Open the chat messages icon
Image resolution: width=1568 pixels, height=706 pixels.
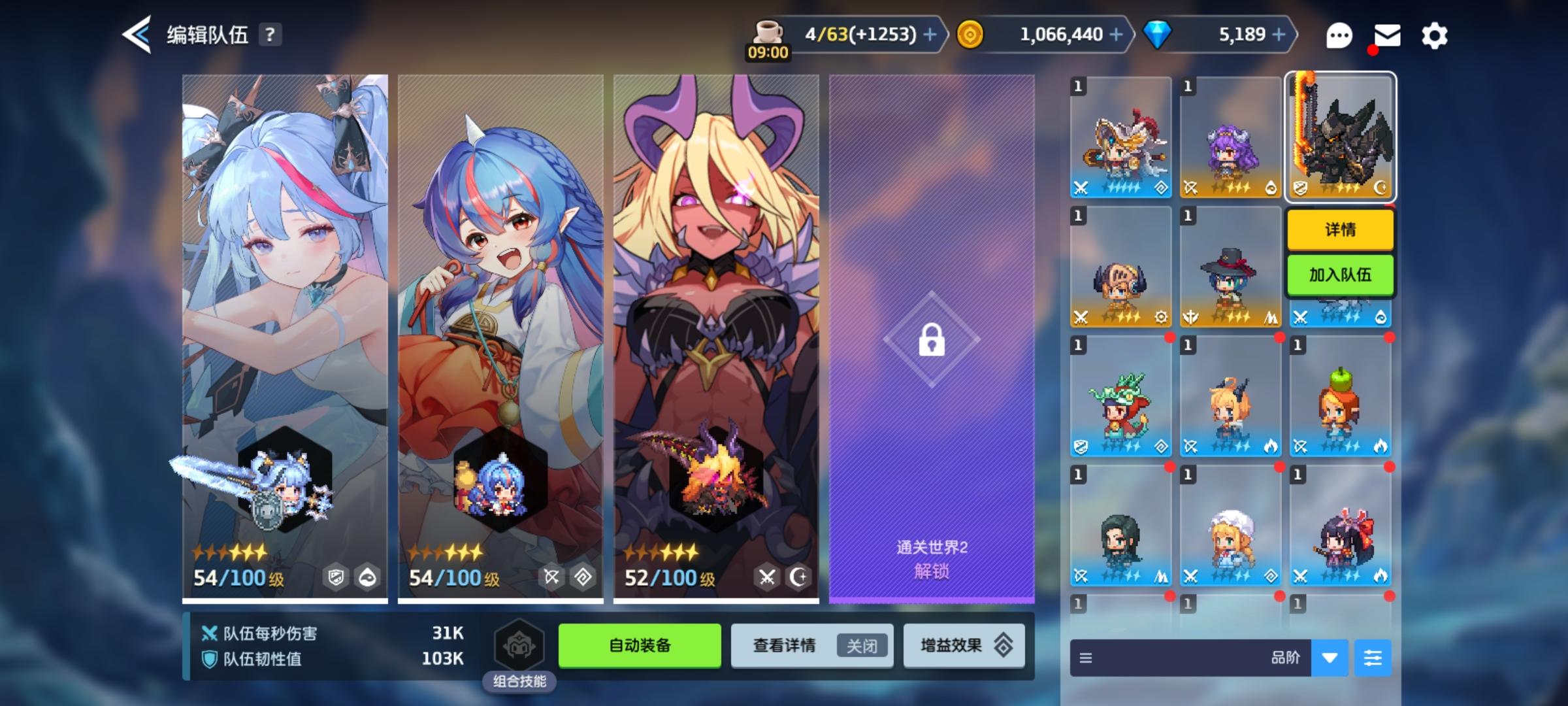1339,35
